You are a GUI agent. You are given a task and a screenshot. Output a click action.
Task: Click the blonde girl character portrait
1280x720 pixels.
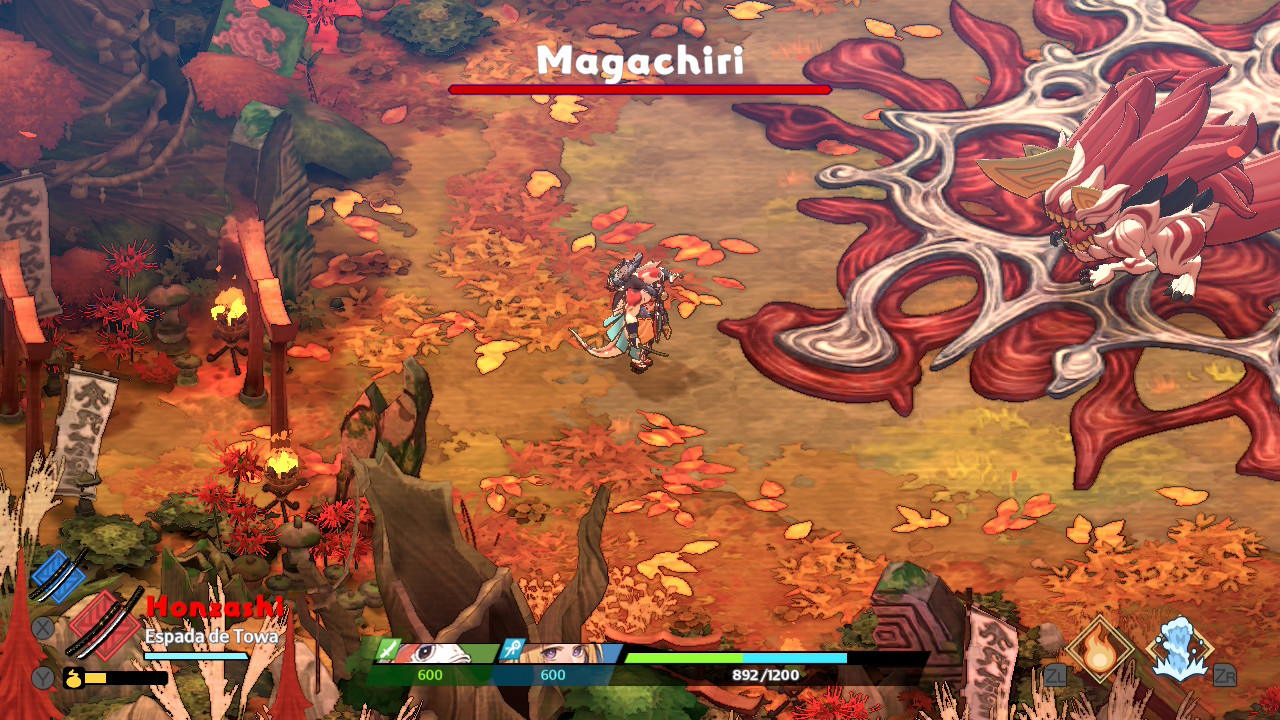(565, 652)
